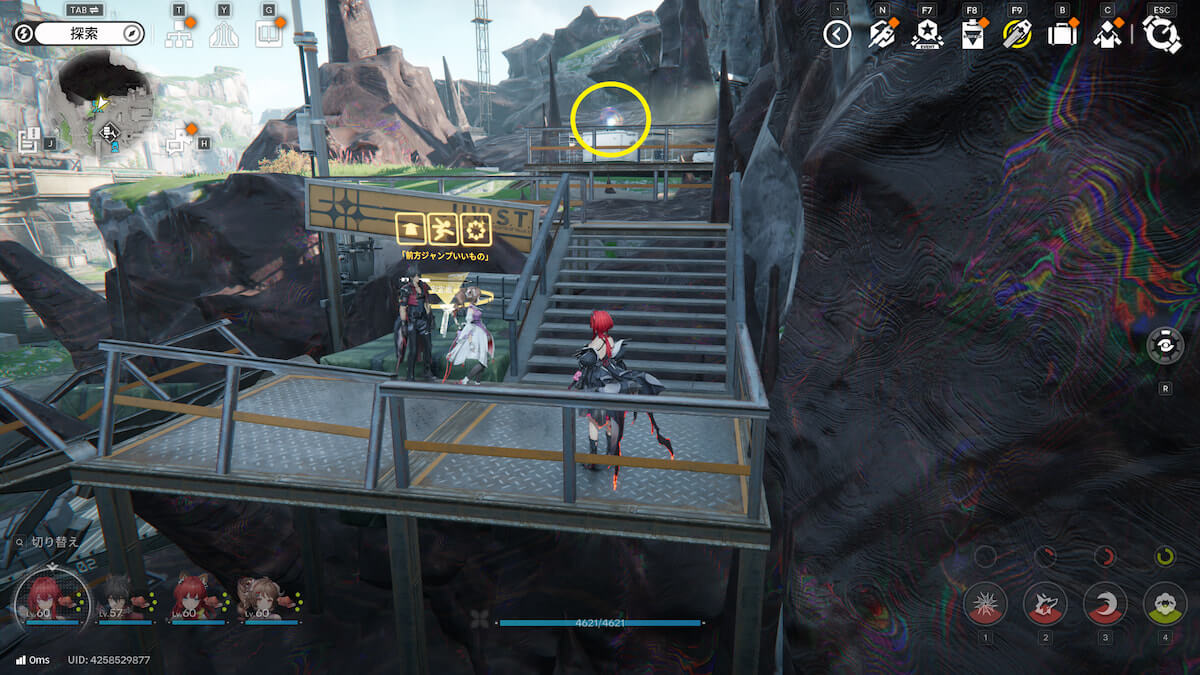Open the chat speech bubble icon
The image size is (1200, 675).
(x=180, y=140)
